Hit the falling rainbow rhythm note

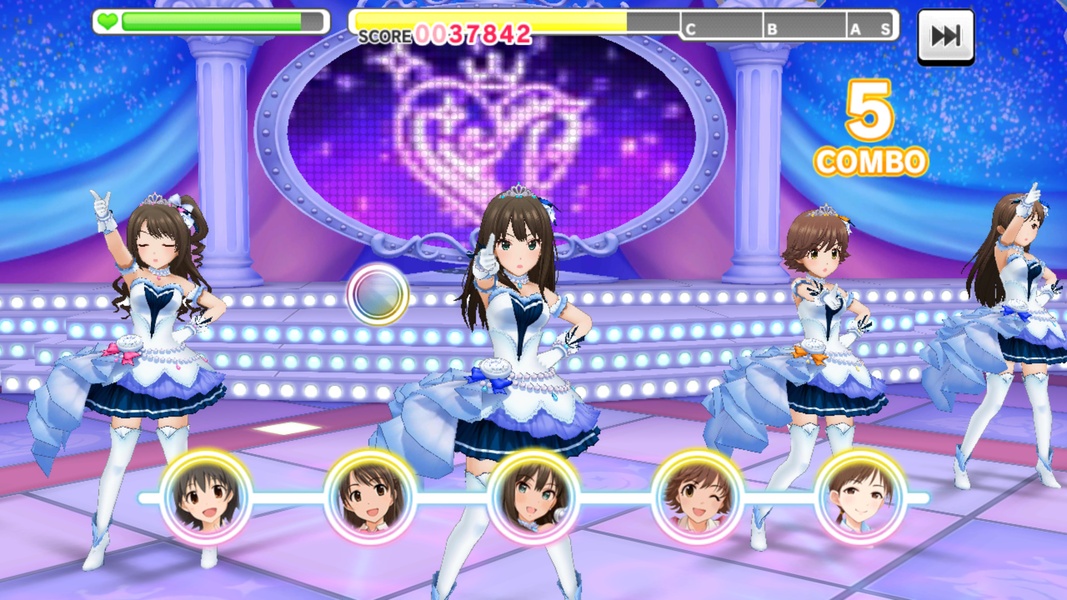(x=377, y=294)
